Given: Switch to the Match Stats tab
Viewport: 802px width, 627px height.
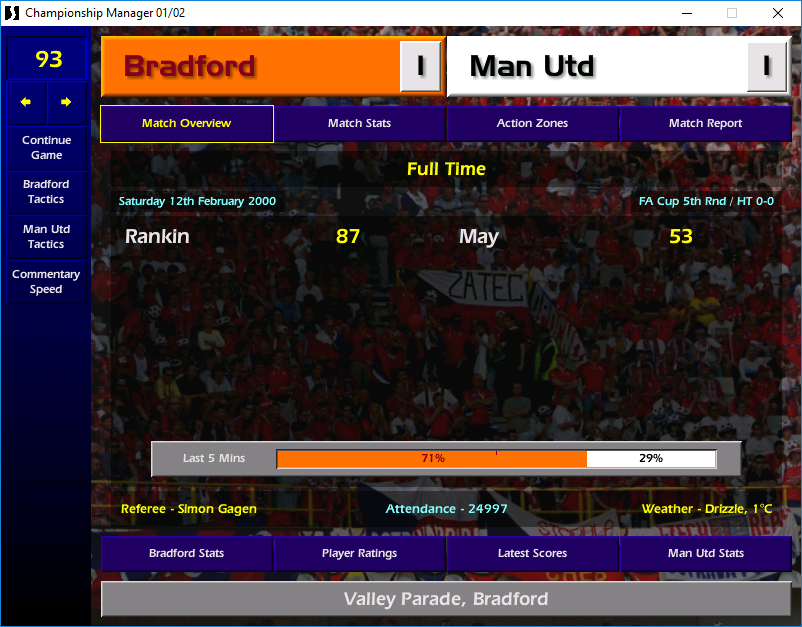Looking at the screenshot, I should click(x=359, y=124).
